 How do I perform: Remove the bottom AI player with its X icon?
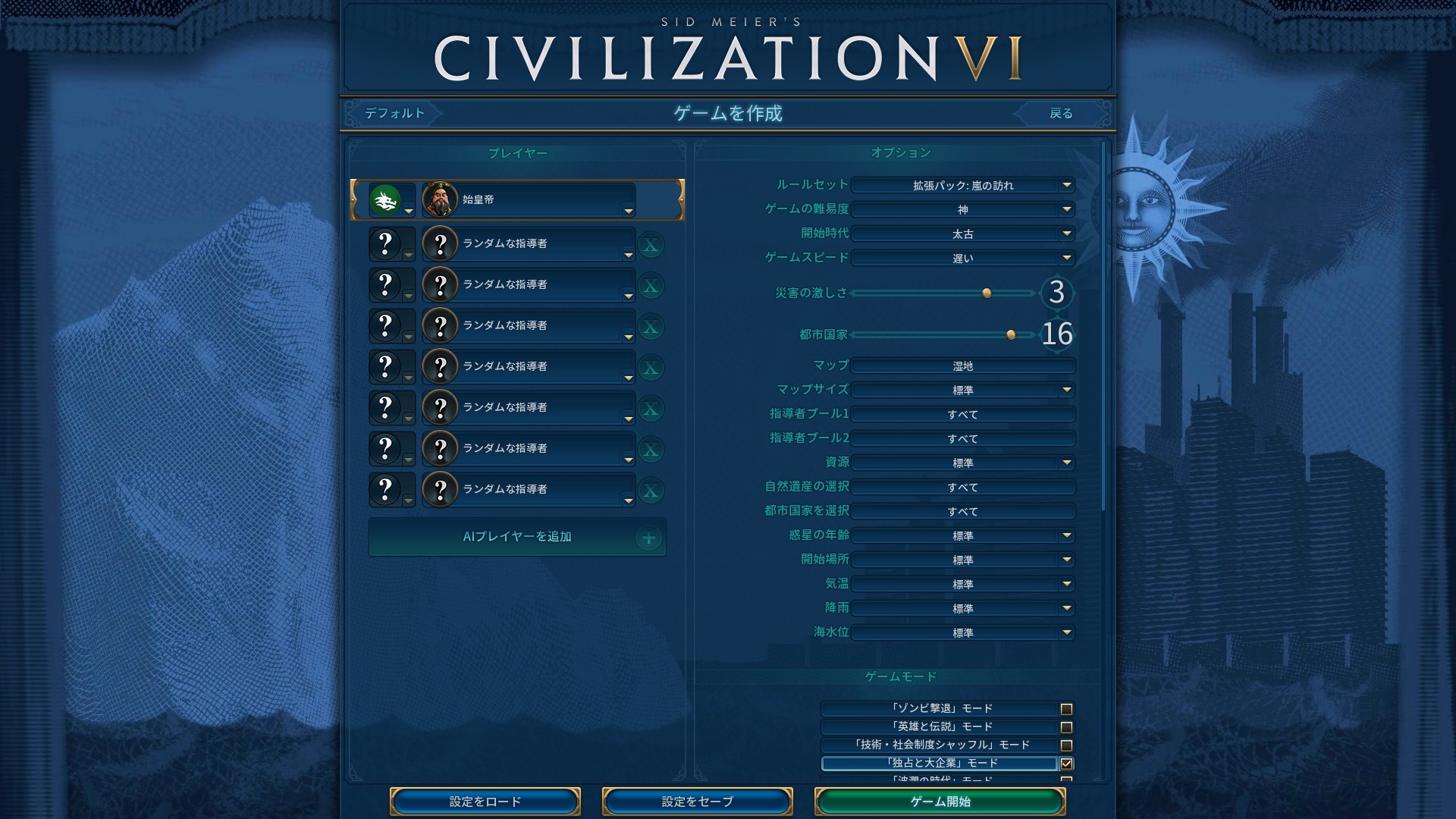649,489
